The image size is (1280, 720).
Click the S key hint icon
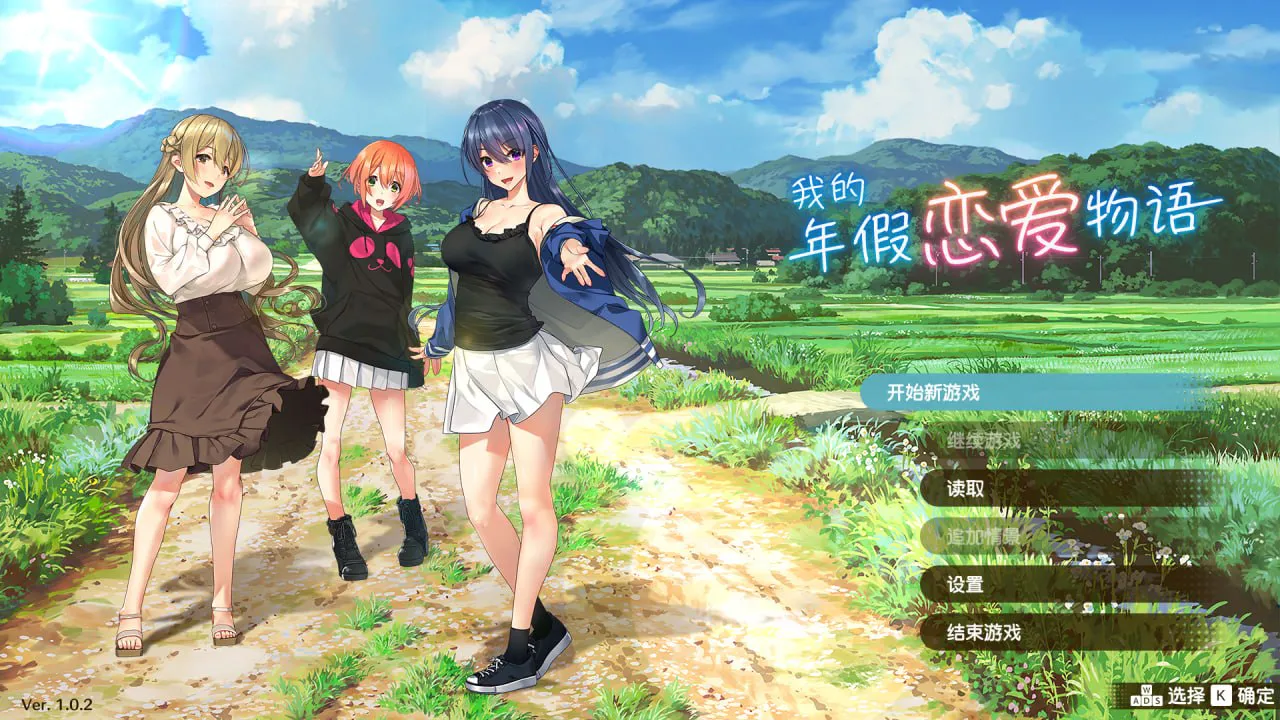coord(1157,700)
